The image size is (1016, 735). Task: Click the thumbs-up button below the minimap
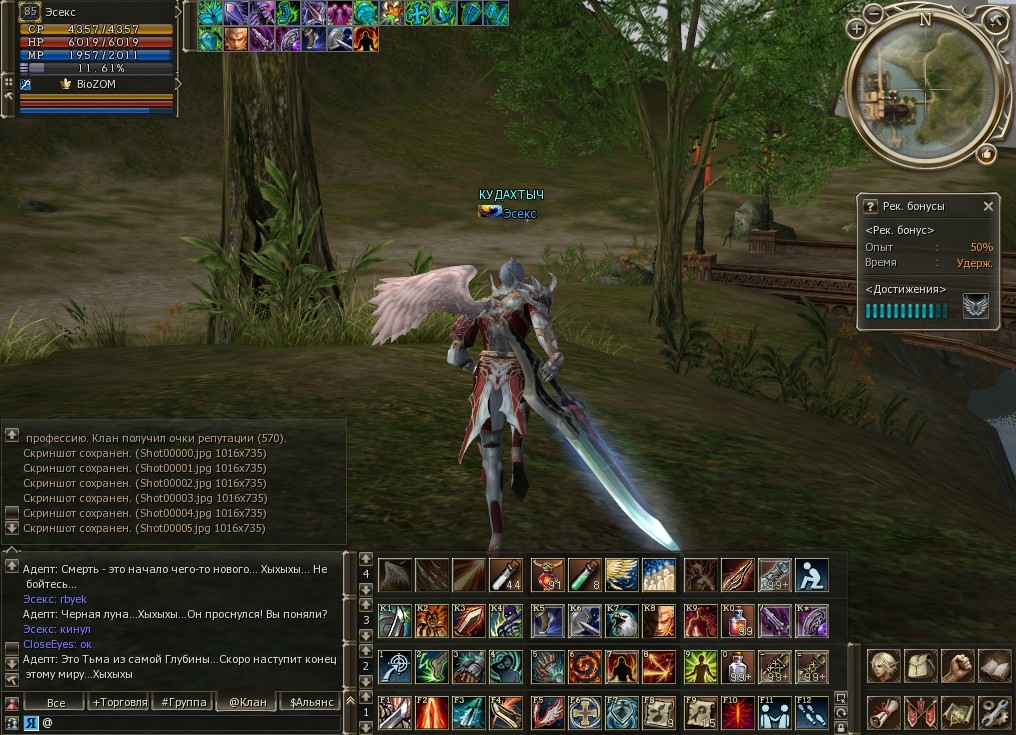987,153
